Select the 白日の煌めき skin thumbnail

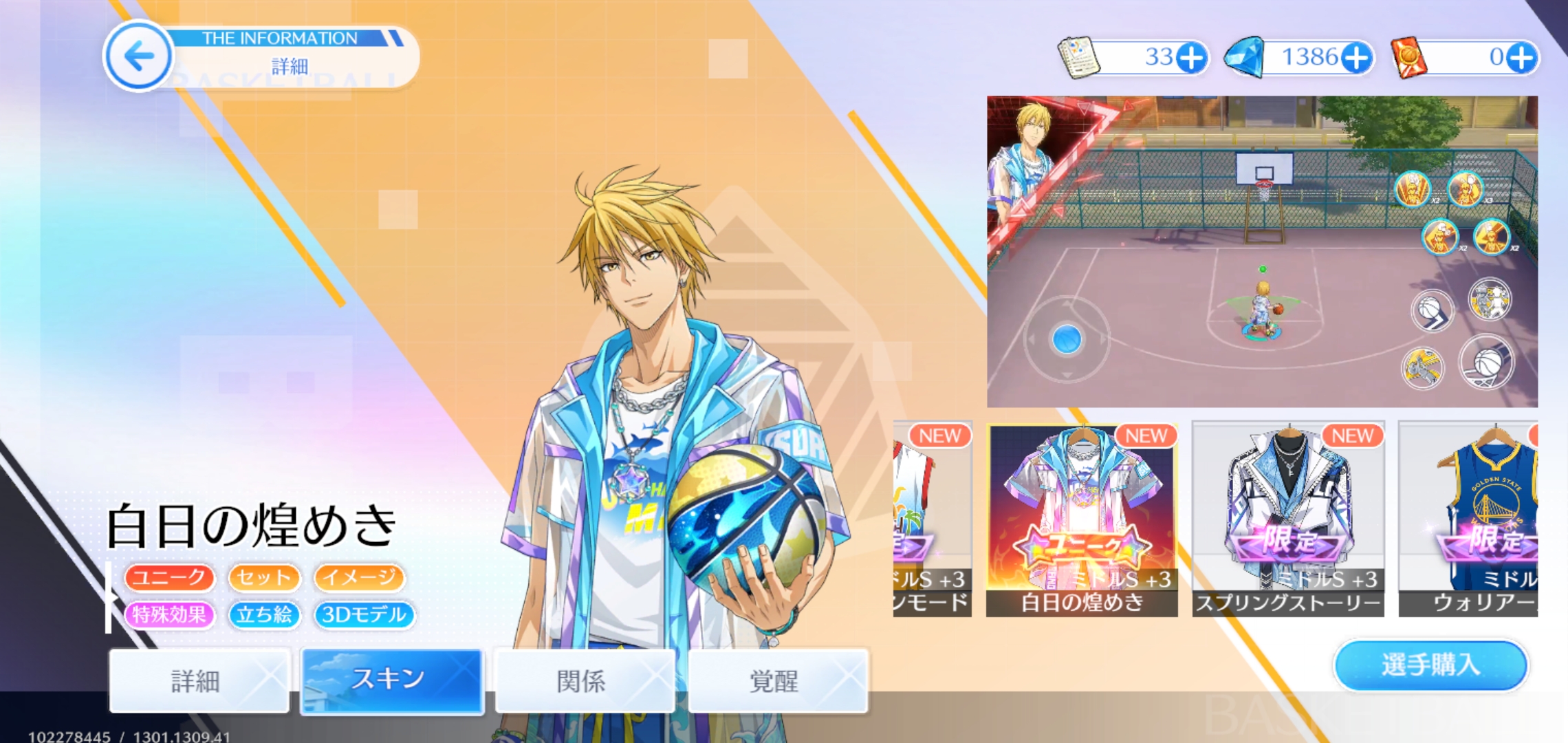(x=1081, y=519)
